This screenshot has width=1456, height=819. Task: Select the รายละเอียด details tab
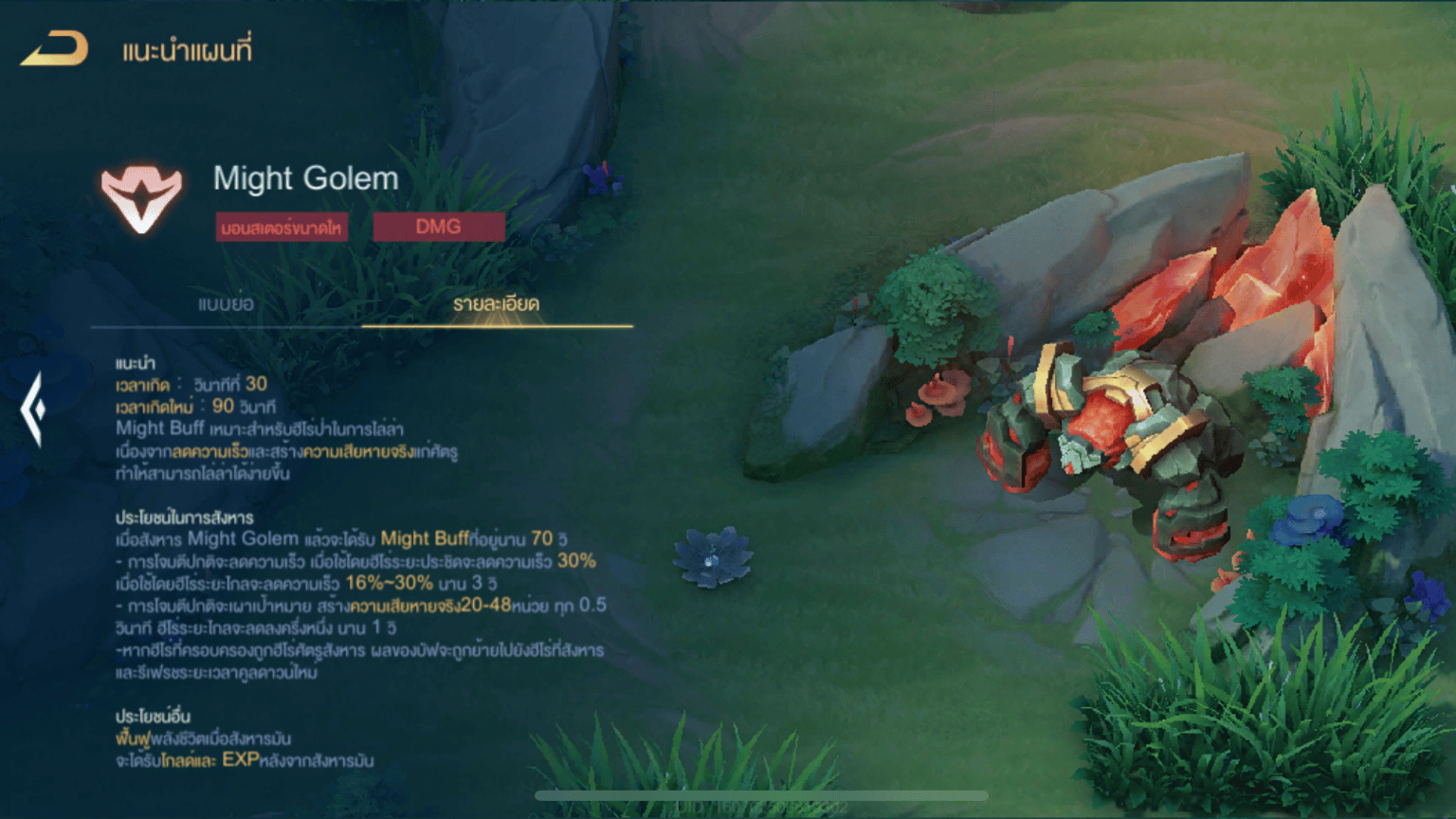(x=496, y=304)
